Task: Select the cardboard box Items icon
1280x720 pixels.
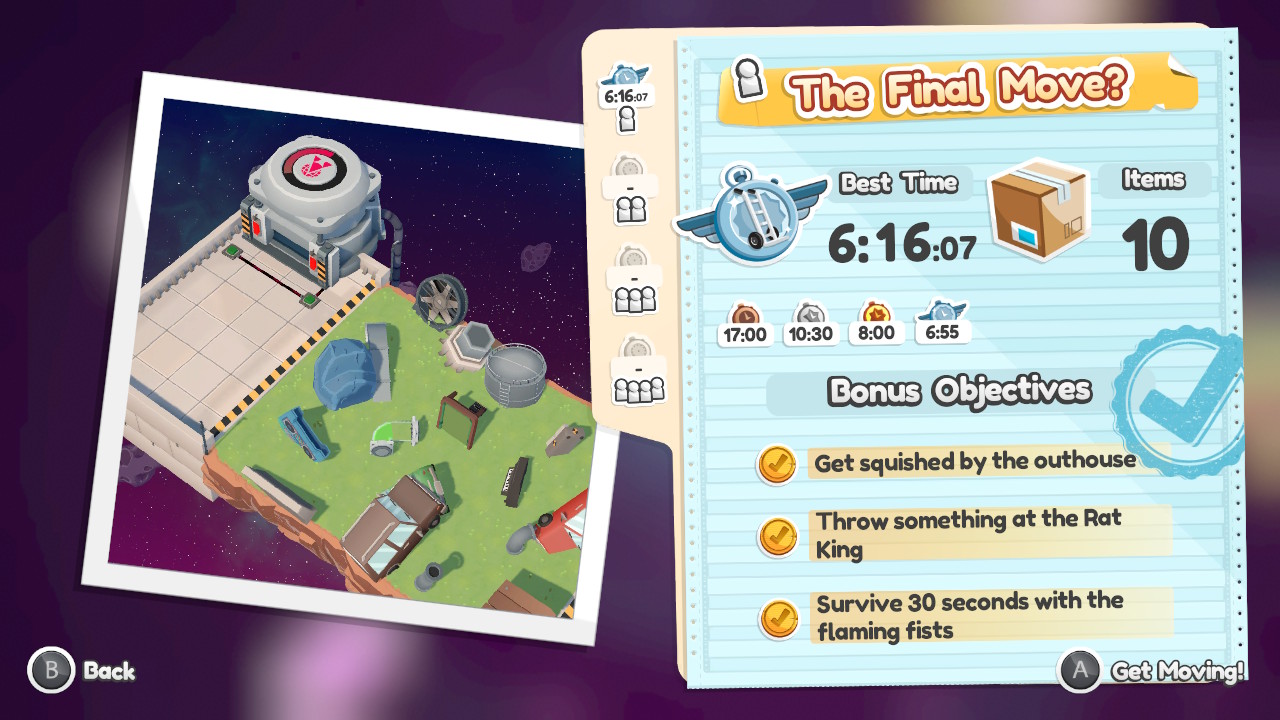Action: (1038, 213)
